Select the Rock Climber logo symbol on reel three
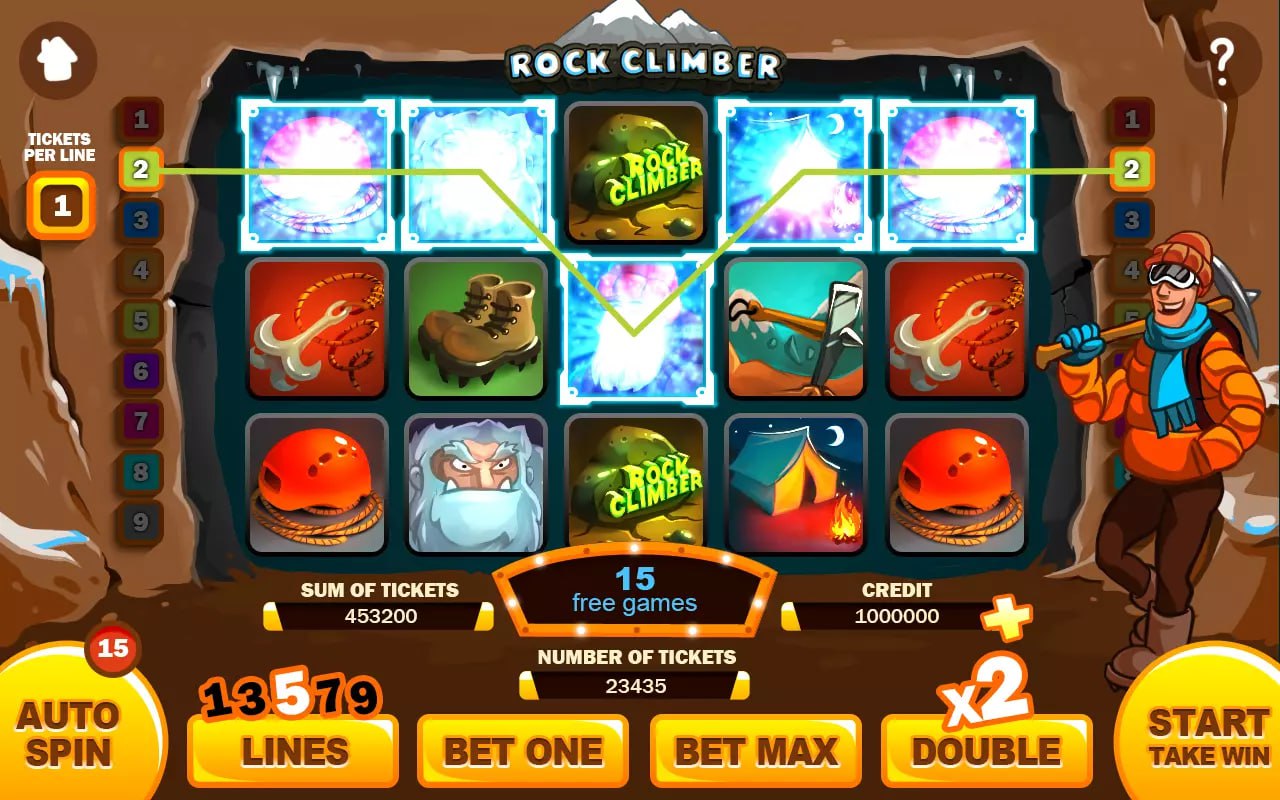Screen dimensions: 1280x800 click(x=637, y=172)
